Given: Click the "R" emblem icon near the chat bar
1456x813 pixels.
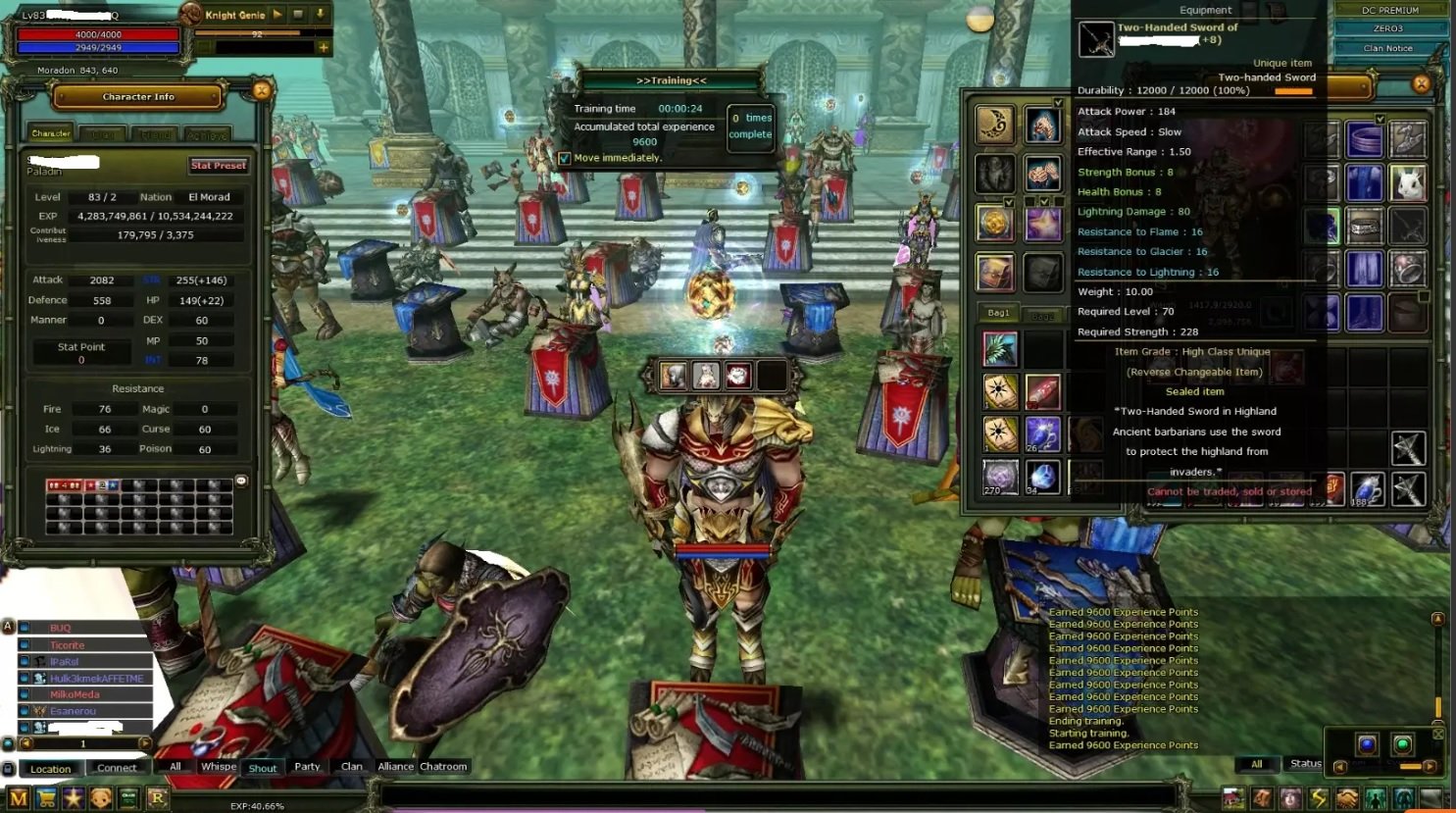Looking at the screenshot, I should coord(156,798).
